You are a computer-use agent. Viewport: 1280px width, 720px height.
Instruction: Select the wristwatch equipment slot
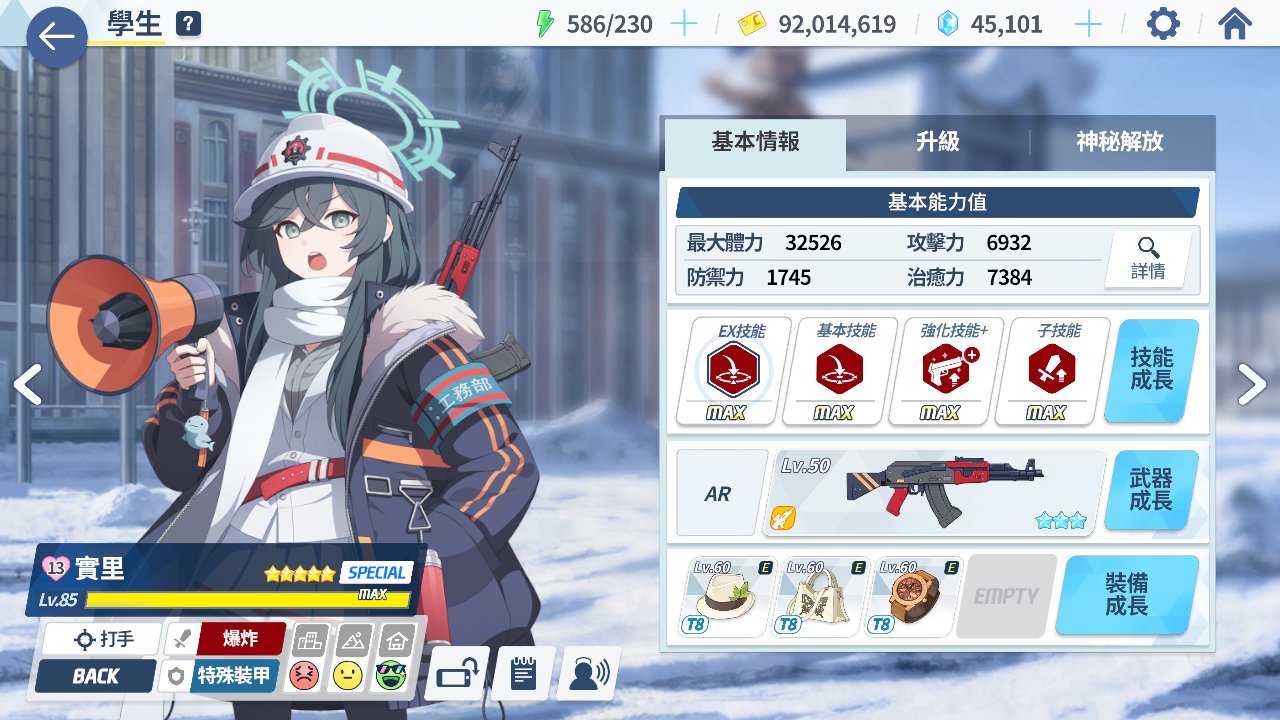pyautogui.click(x=912, y=597)
